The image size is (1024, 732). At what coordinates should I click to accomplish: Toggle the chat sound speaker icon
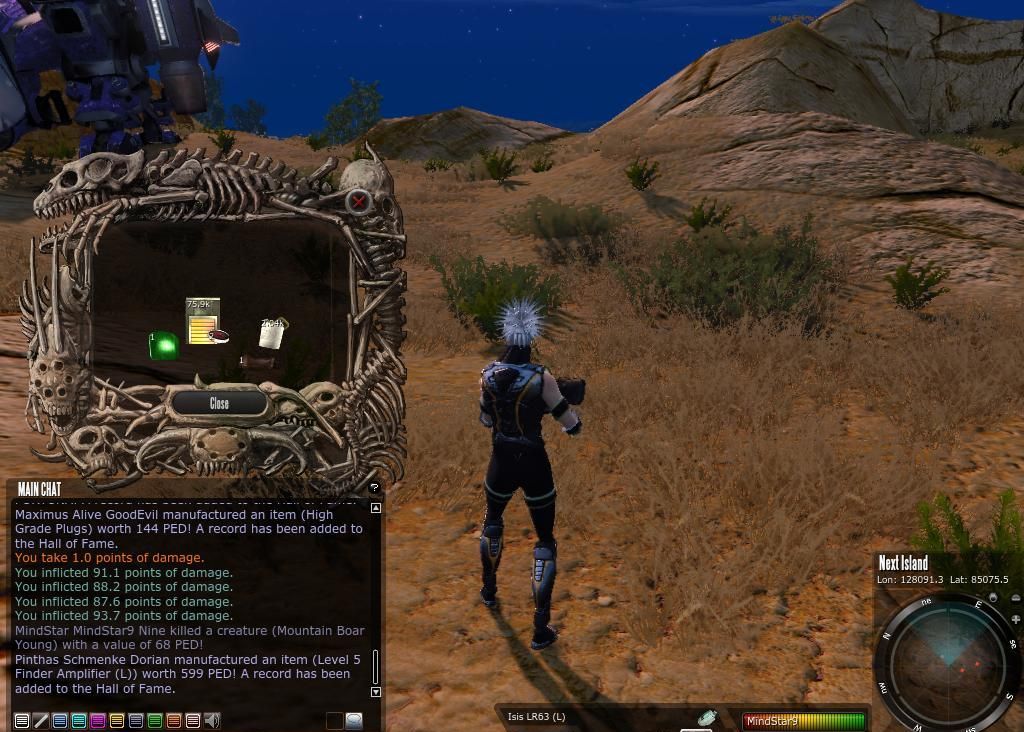(212, 720)
